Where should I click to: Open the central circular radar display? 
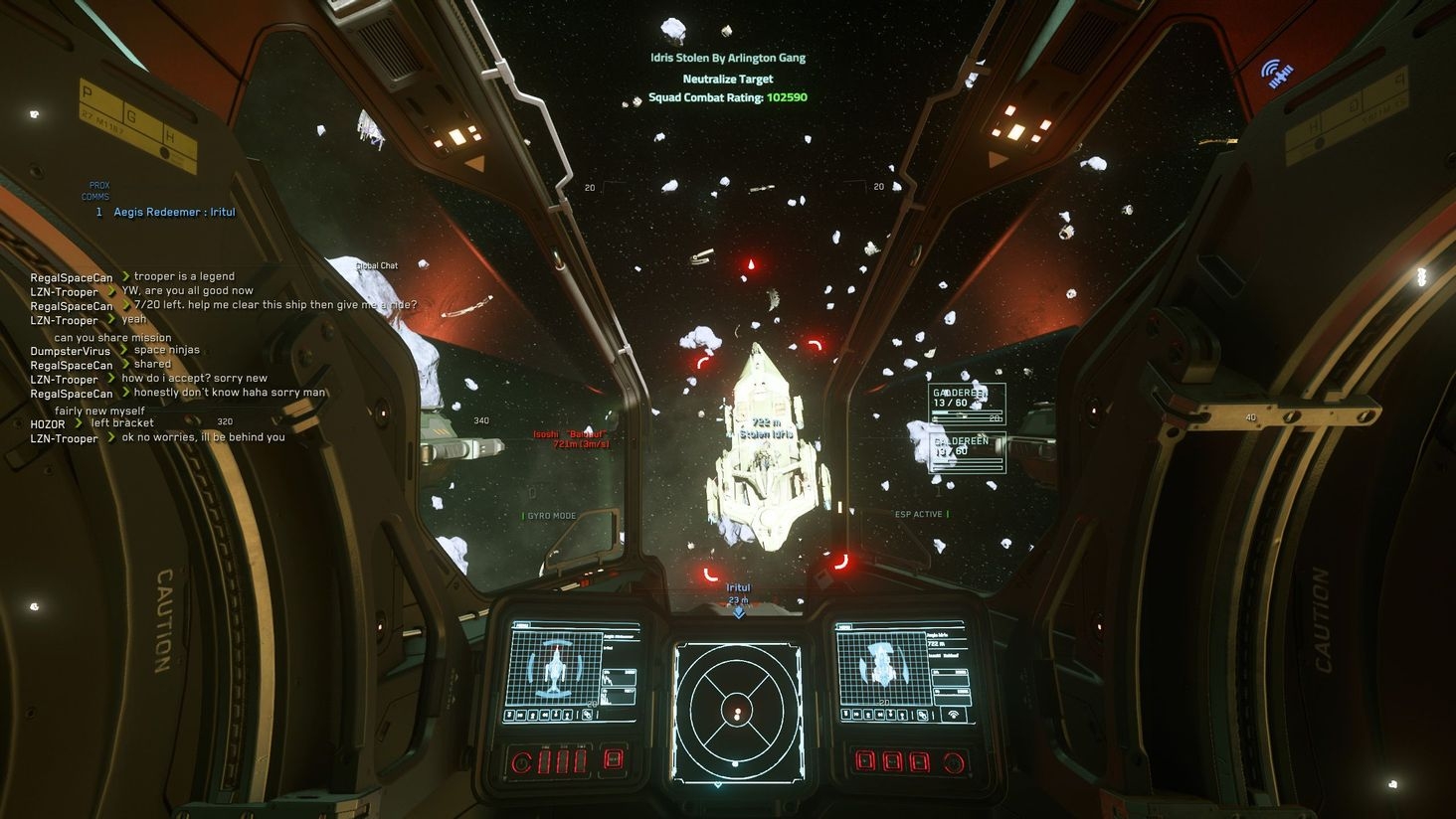point(737,710)
